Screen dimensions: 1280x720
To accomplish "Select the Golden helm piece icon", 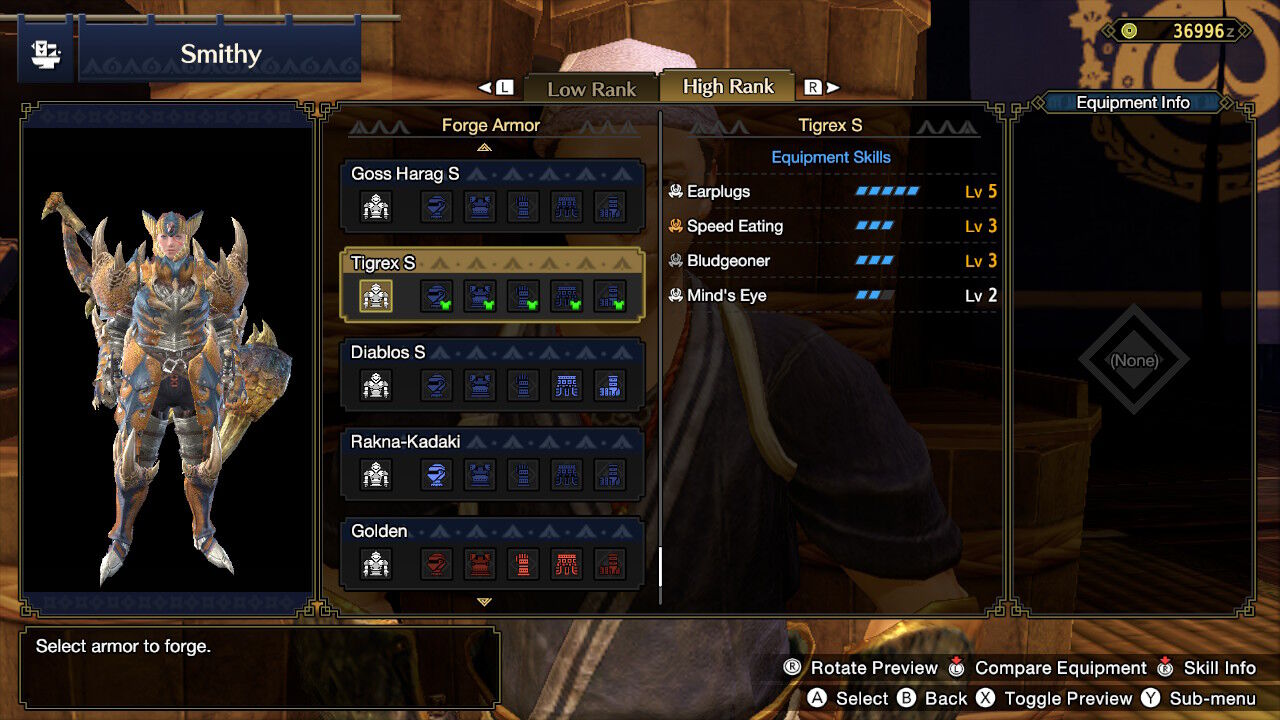I will 436,564.
